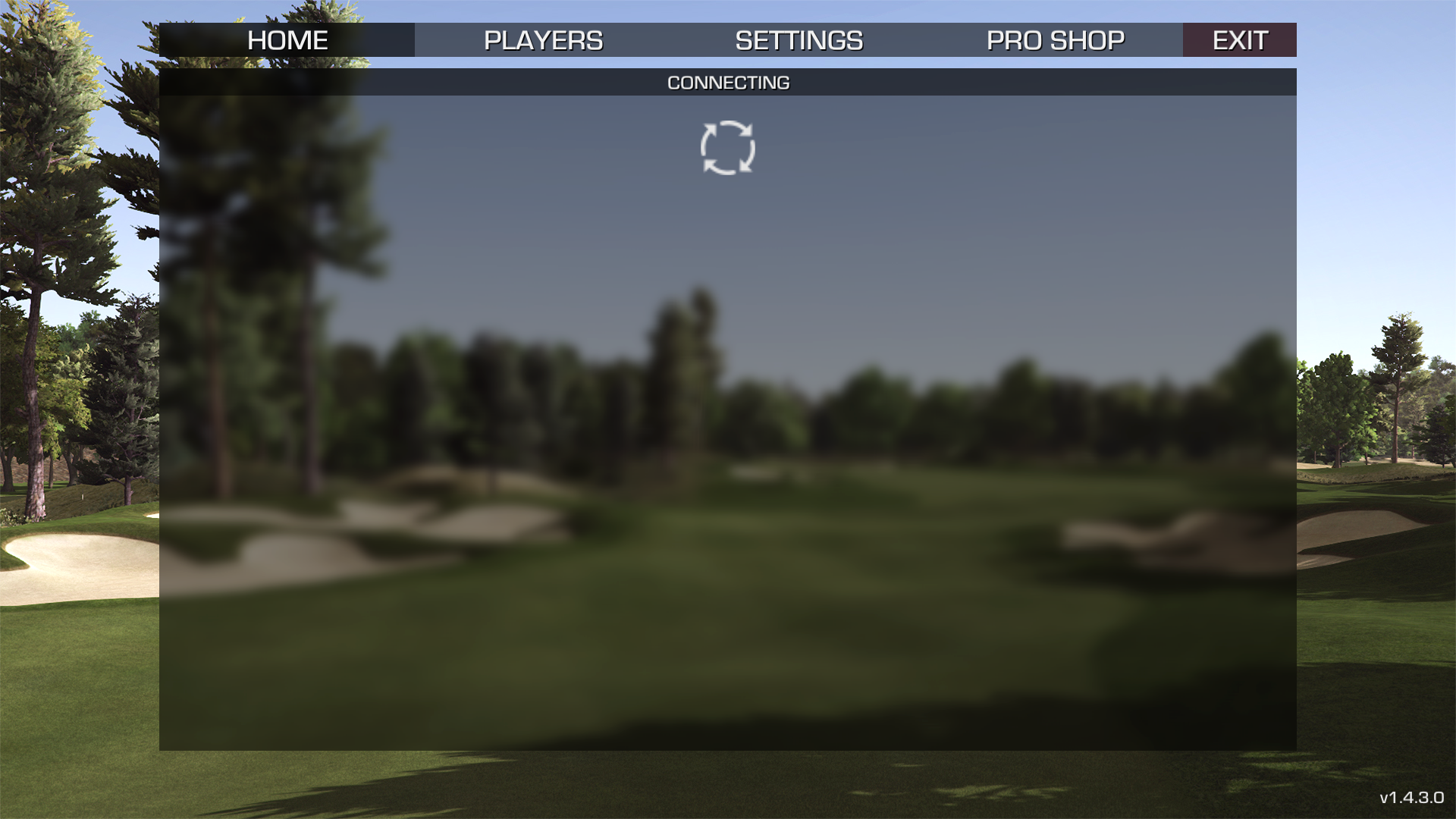Click the EXIT button

[x=1239, y=40]
